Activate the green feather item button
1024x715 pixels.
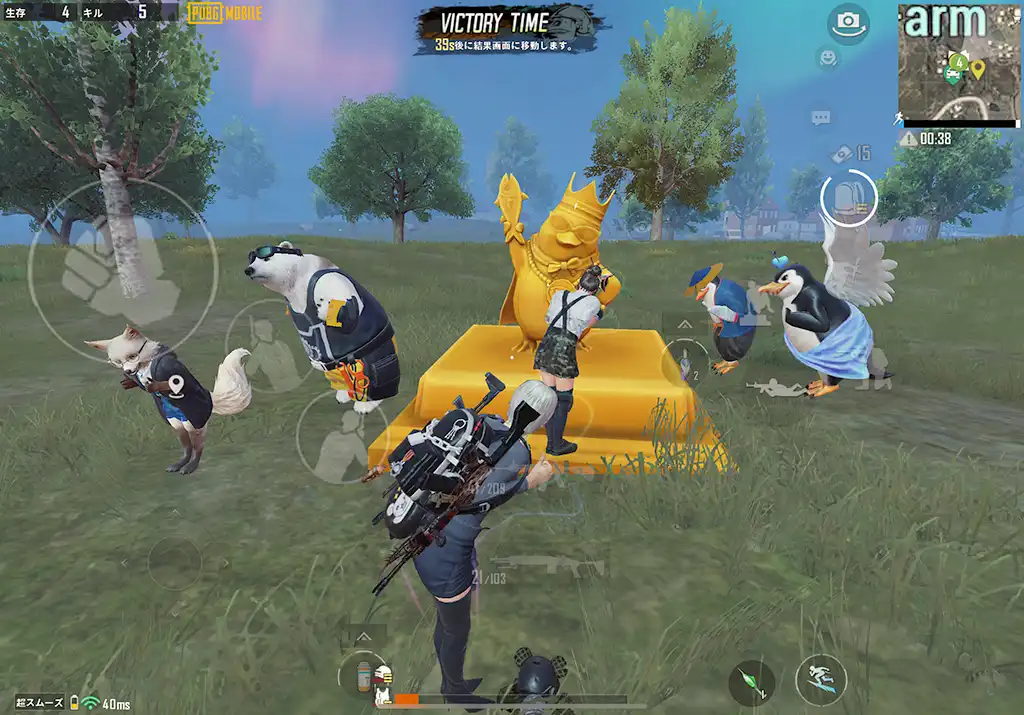pyautogui.click(x=751, y=683)
